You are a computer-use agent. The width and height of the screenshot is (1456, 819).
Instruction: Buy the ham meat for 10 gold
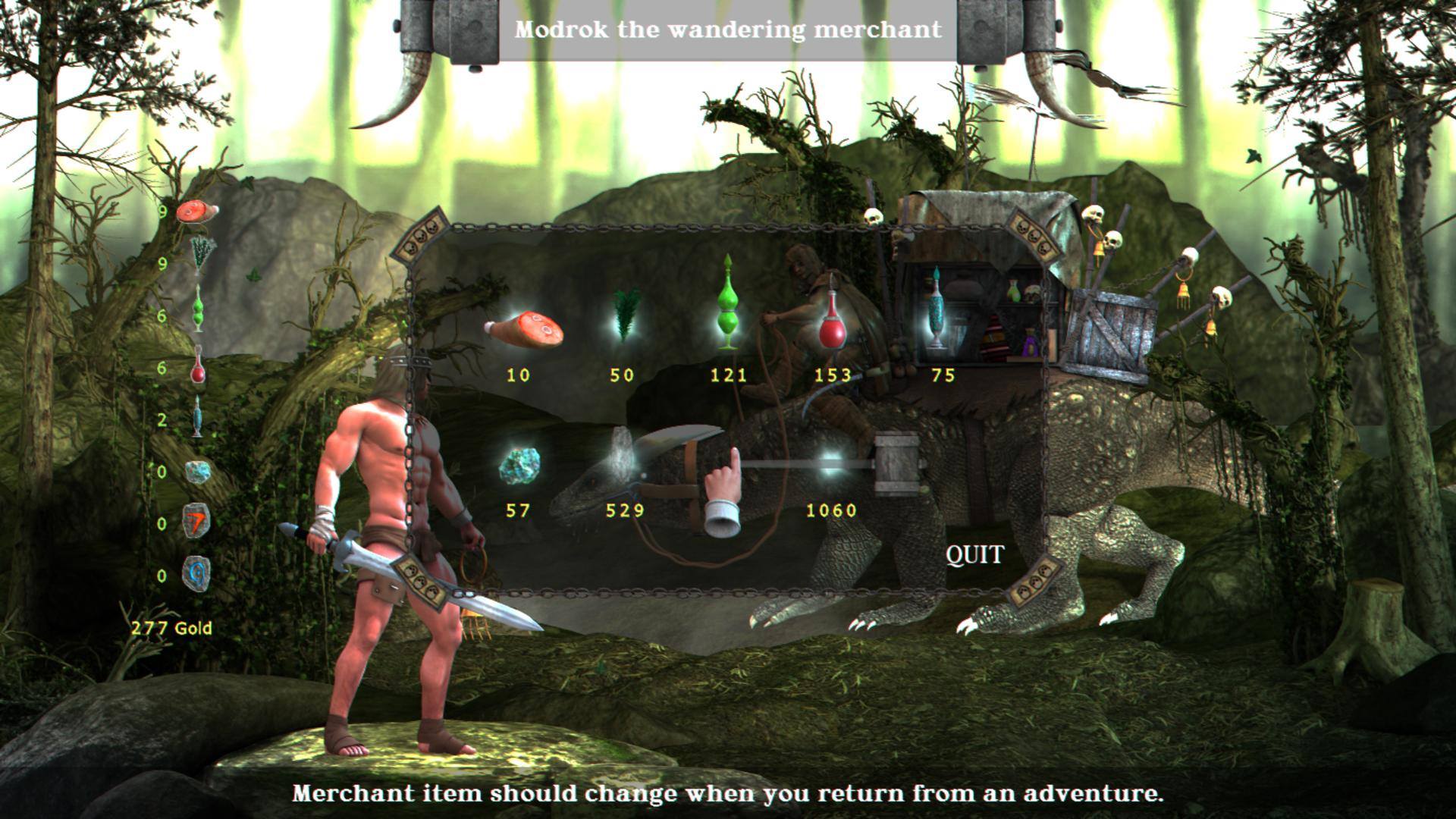(x=524, y=330)
